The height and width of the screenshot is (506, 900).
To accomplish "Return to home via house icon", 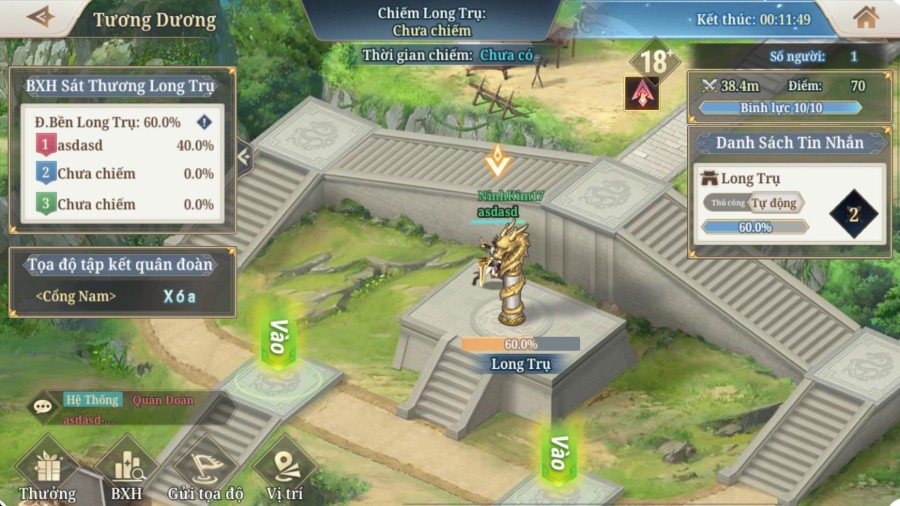I will 865,17.
